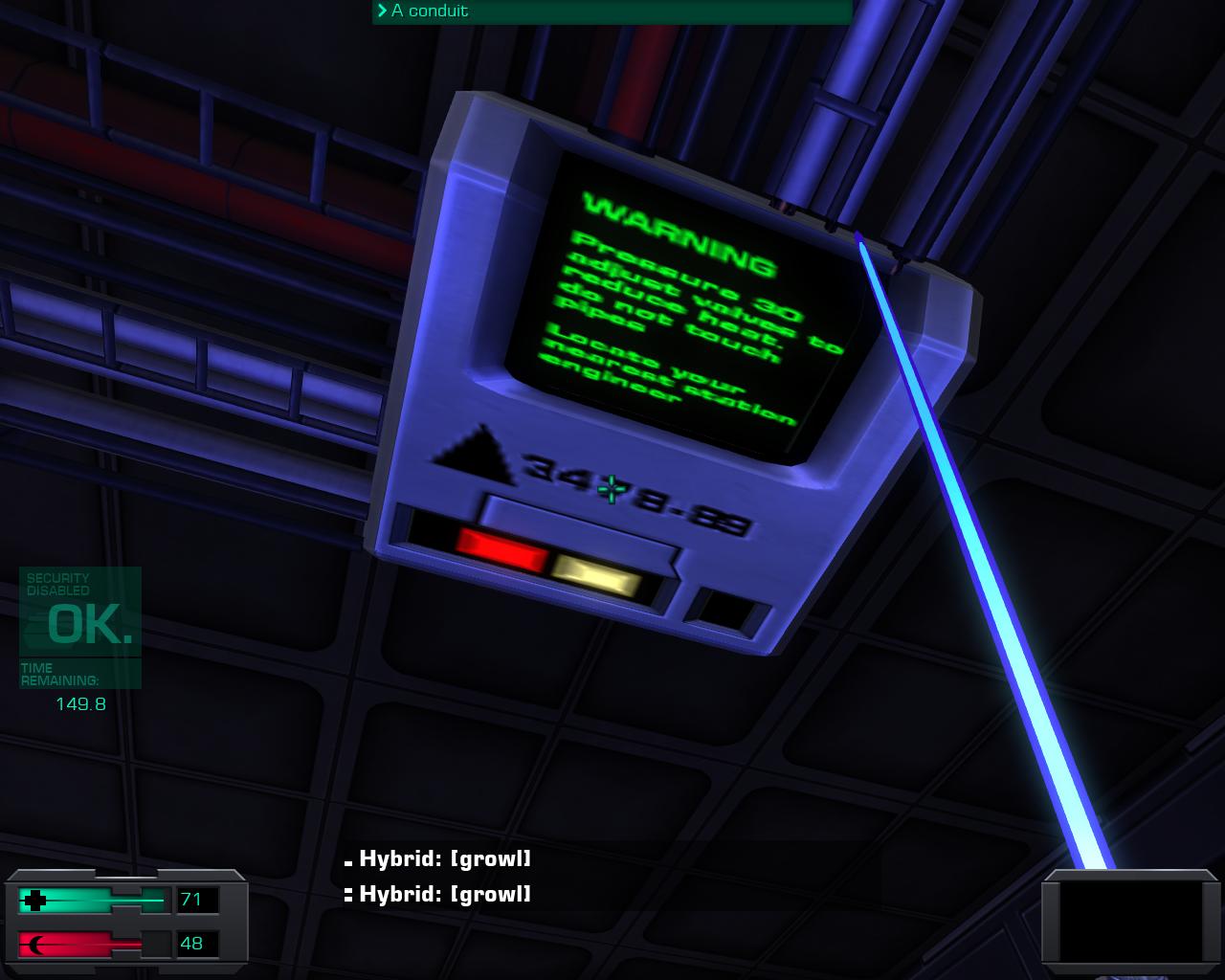
Task: Click the 149.8 time remaining readout
Action: (80, 702)
